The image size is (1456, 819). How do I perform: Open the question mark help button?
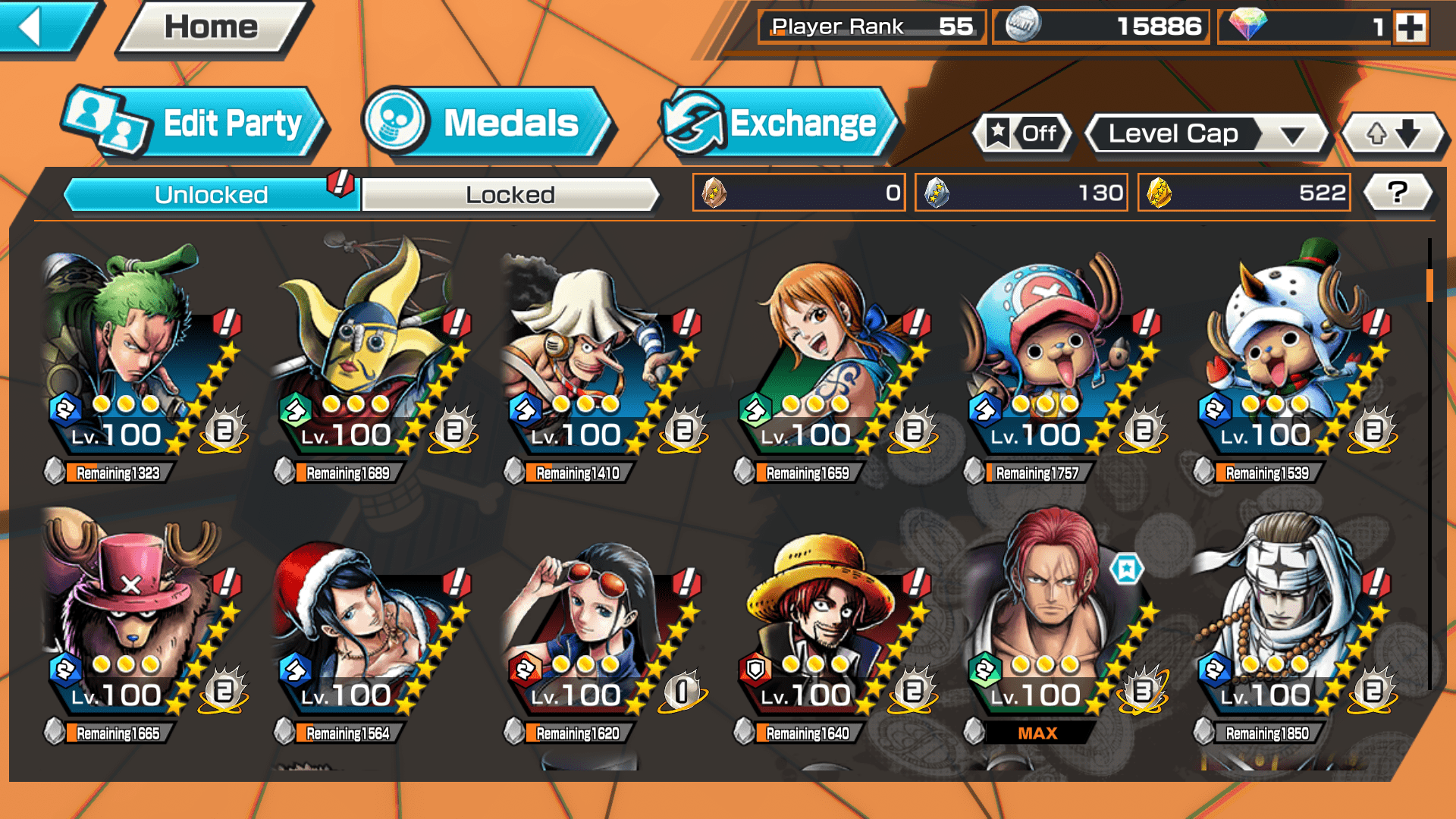[x=1397, y=193]
